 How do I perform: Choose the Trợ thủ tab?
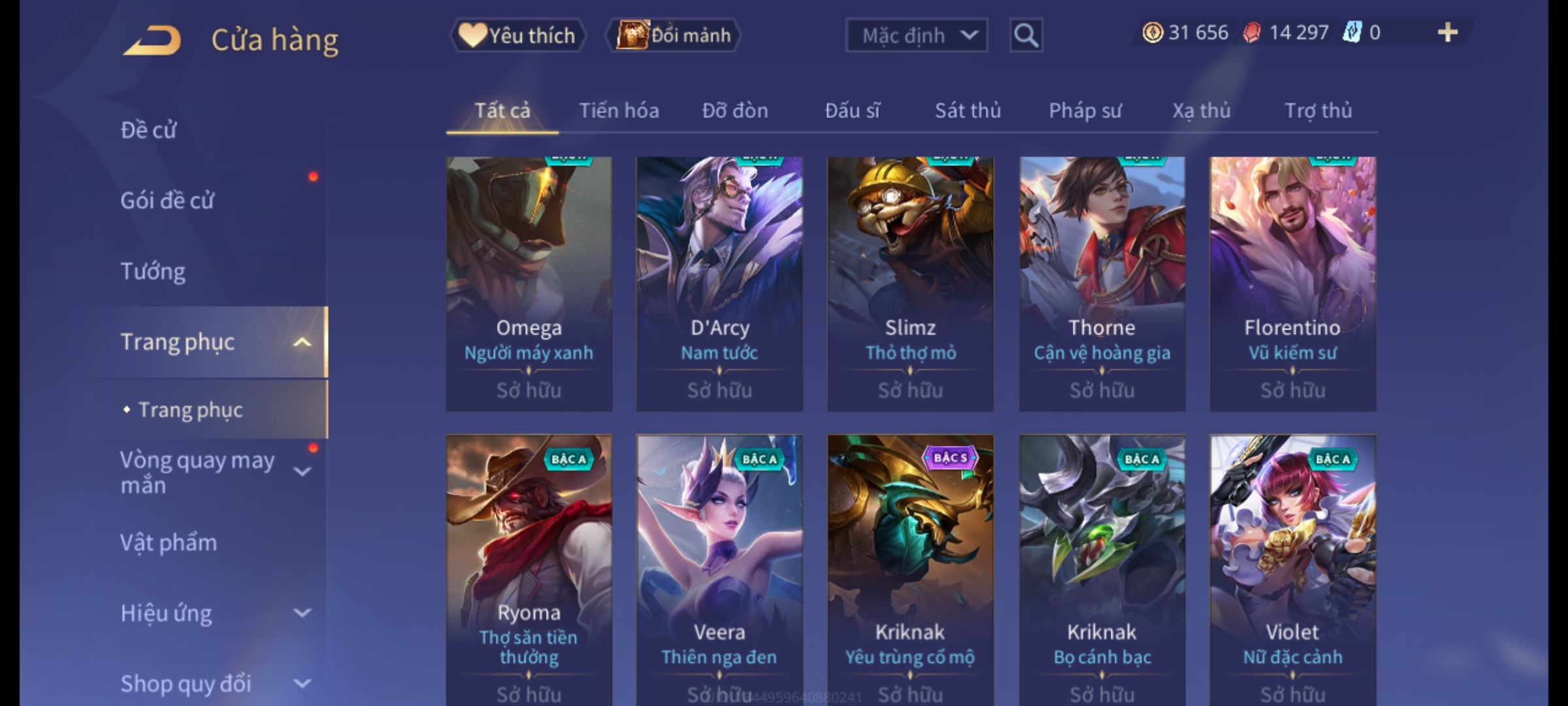pos(1318,110)
